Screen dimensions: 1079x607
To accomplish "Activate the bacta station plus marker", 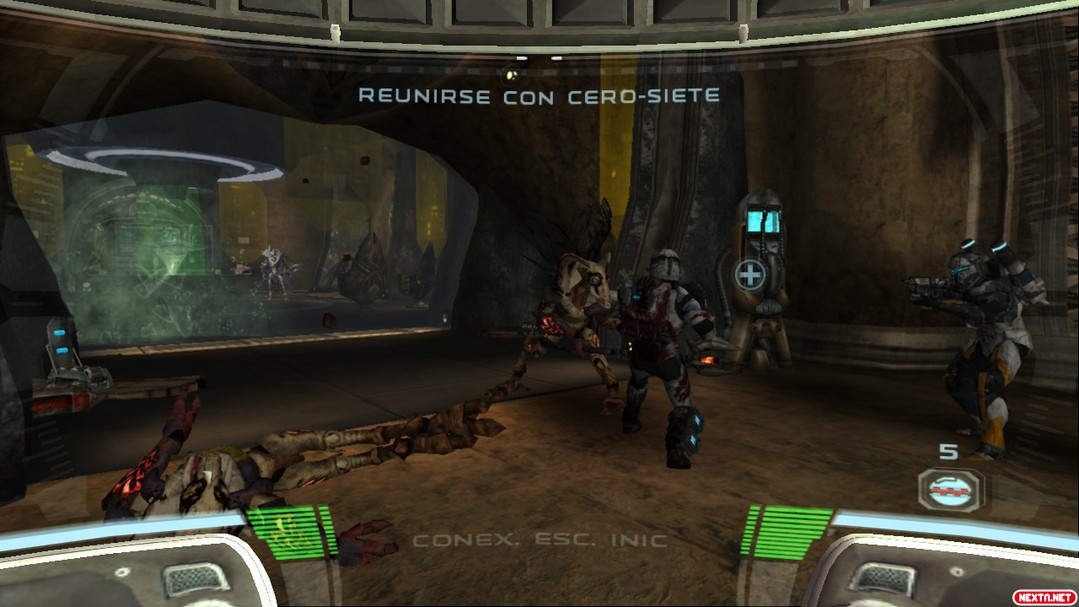I will 749,274.
